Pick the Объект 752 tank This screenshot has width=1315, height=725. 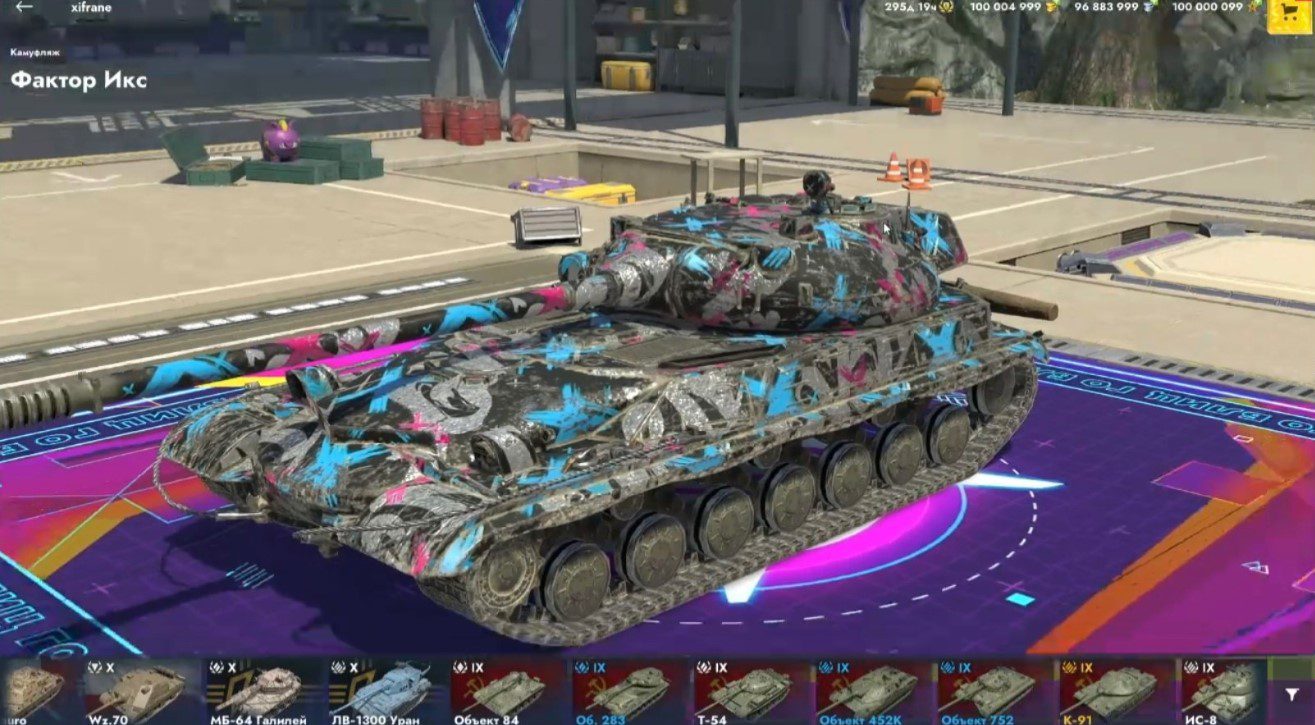[996, 691]
